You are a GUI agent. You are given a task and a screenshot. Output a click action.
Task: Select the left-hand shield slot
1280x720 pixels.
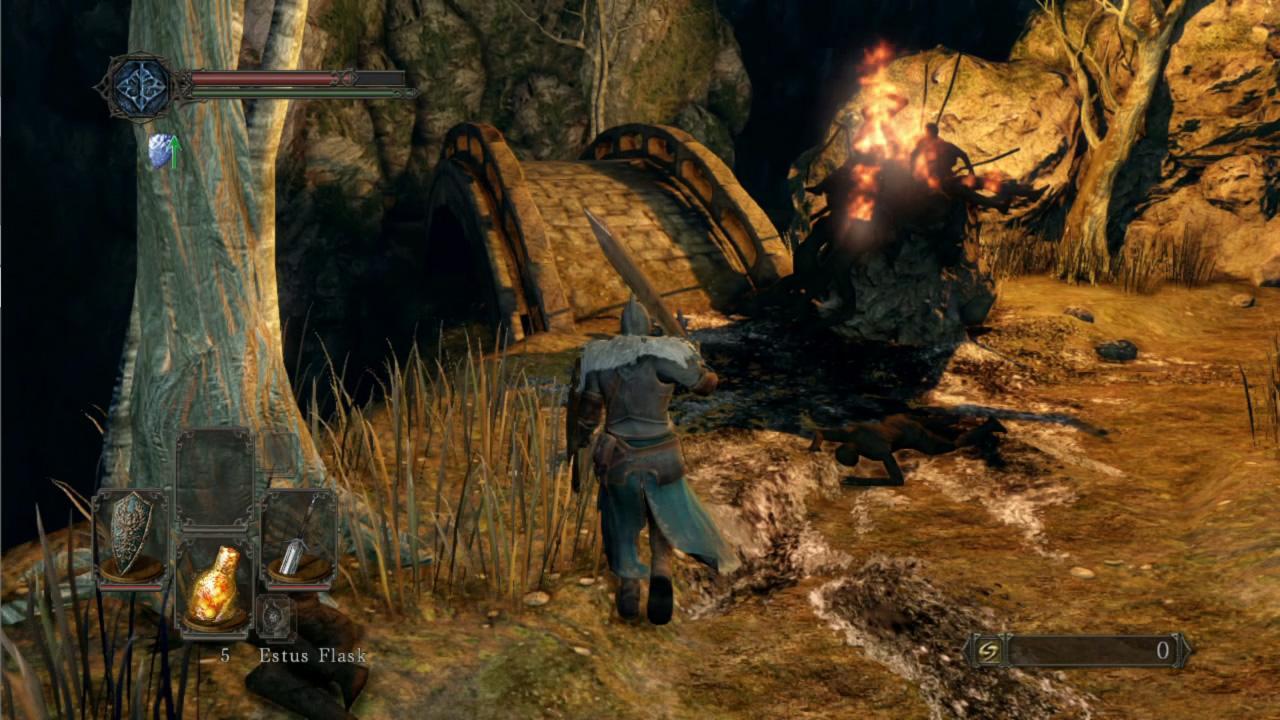(x=131, y=537)
